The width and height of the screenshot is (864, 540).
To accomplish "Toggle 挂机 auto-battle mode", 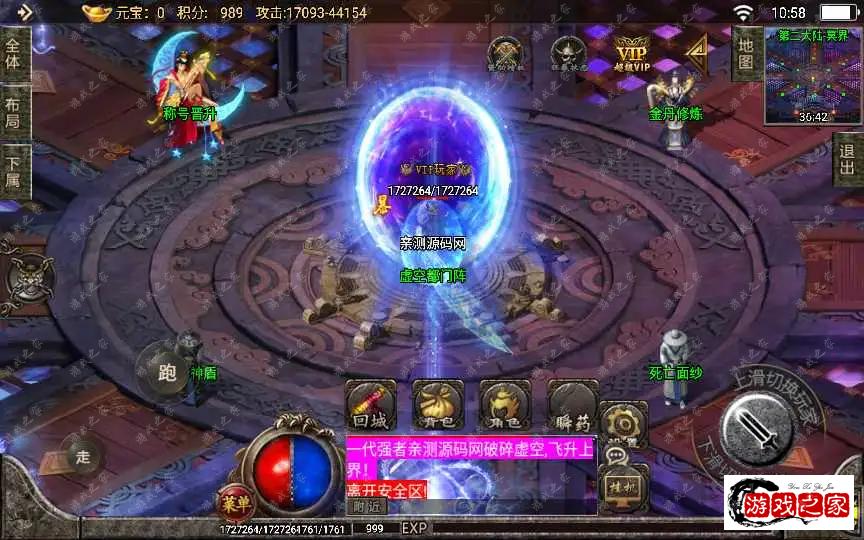I will tap(623, 485).
